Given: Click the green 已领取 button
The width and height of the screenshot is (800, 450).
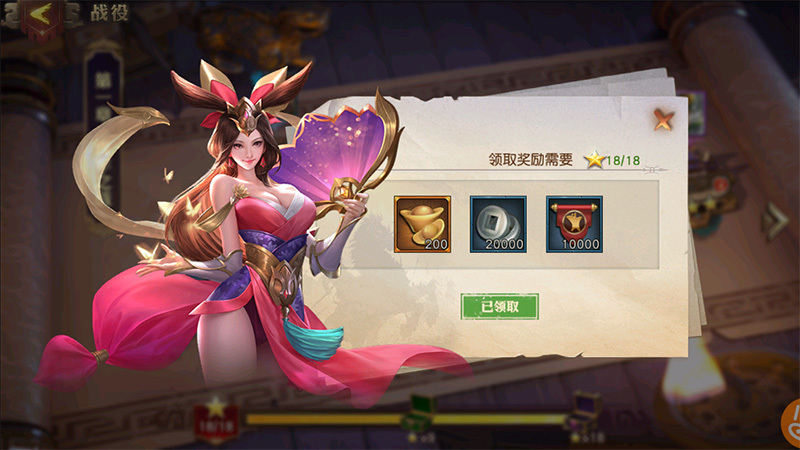Looking at the screenshot, I should 500,306.
